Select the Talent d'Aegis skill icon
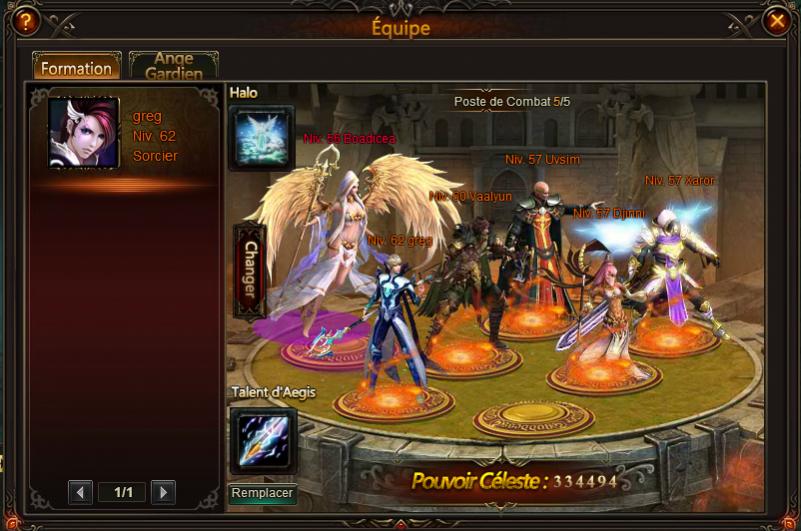This screenshot has height=531, width=801. (263, 440)
